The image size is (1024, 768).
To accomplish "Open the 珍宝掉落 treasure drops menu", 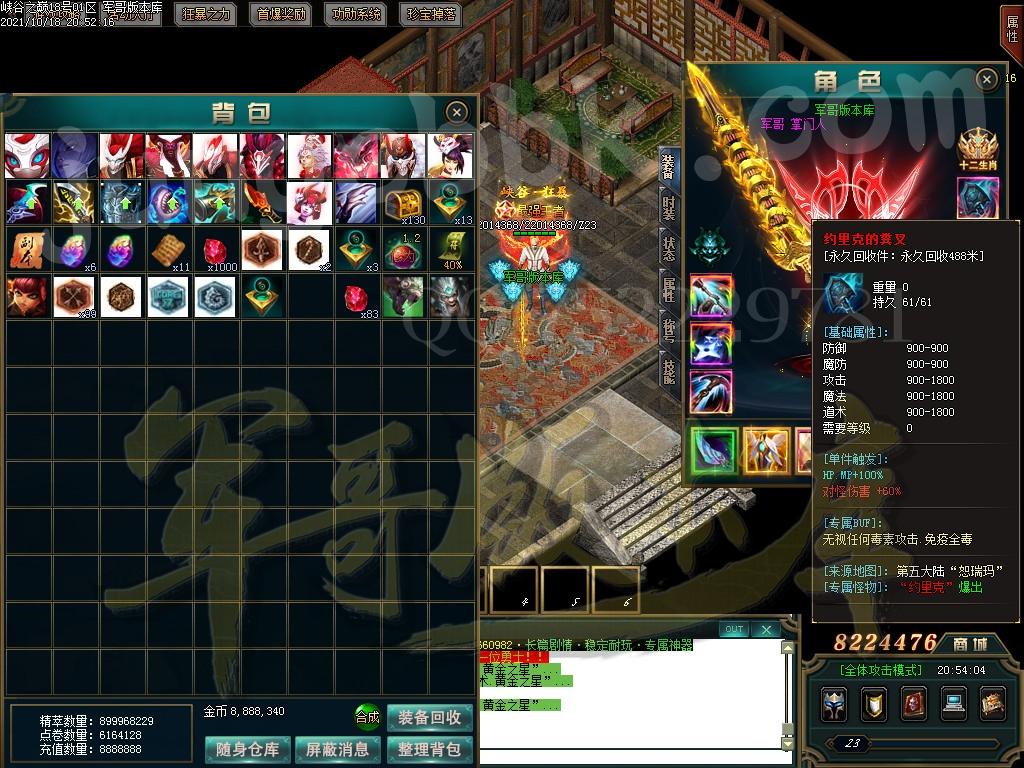I will pos(432,14).
